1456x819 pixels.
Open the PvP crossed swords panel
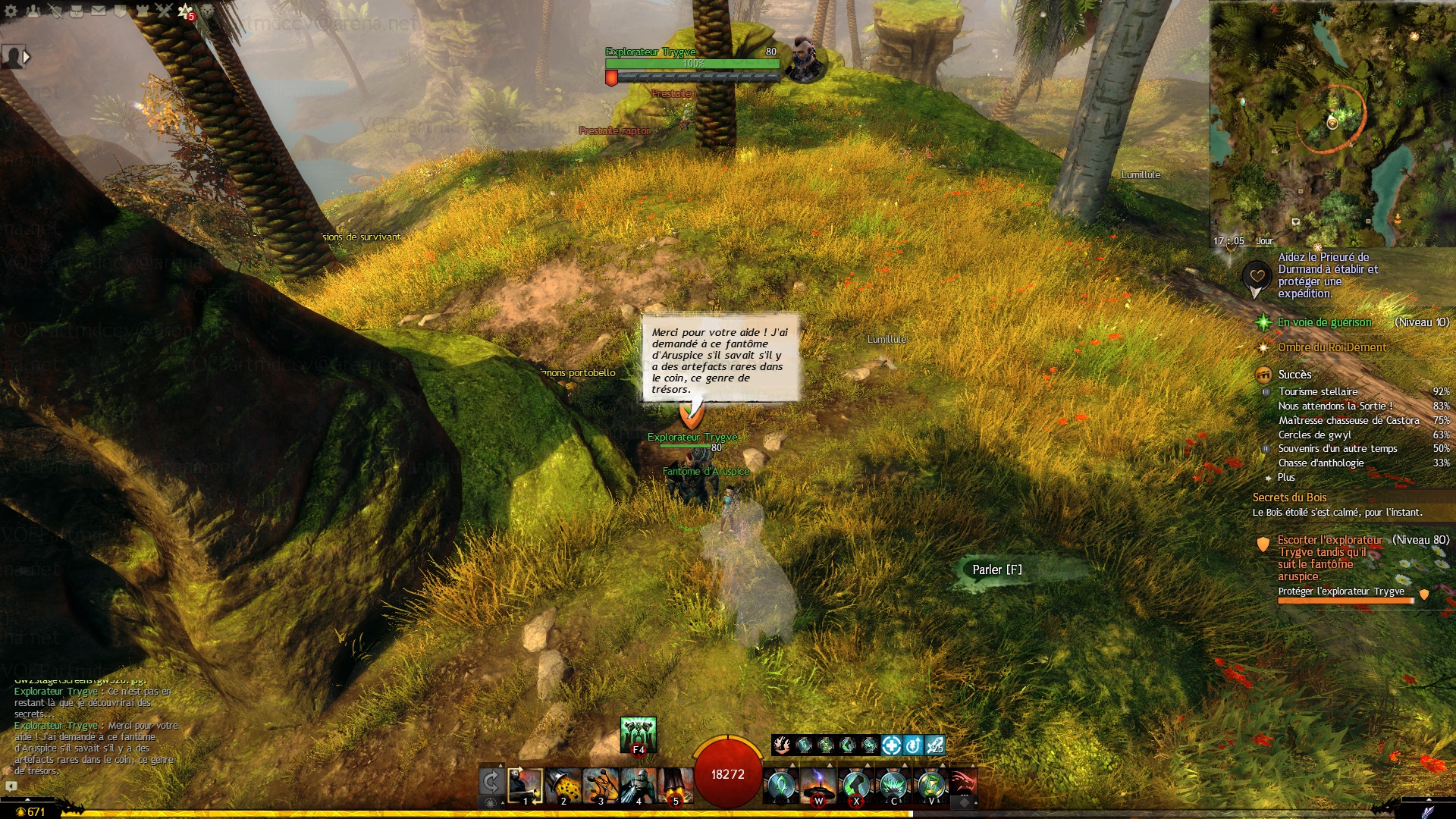[164, 11]
